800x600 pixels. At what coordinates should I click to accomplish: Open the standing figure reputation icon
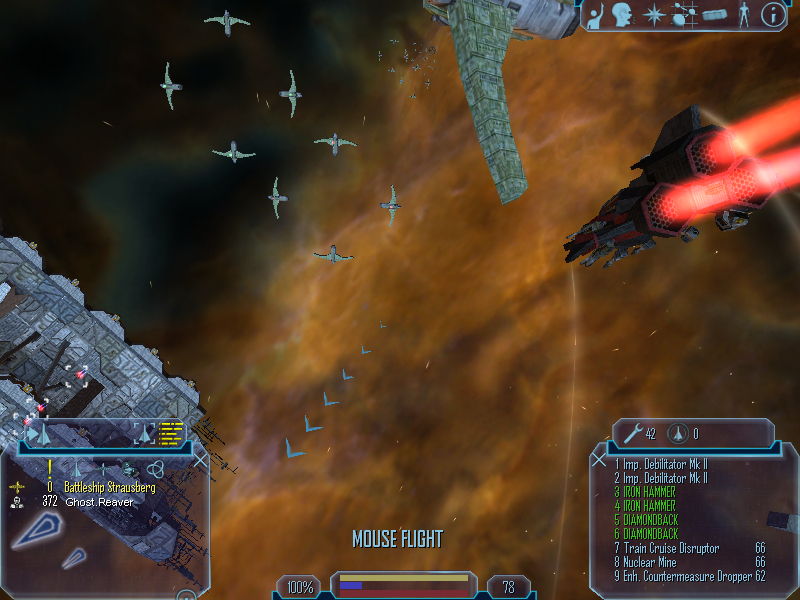pyautogui.click(x=742, y=15)
